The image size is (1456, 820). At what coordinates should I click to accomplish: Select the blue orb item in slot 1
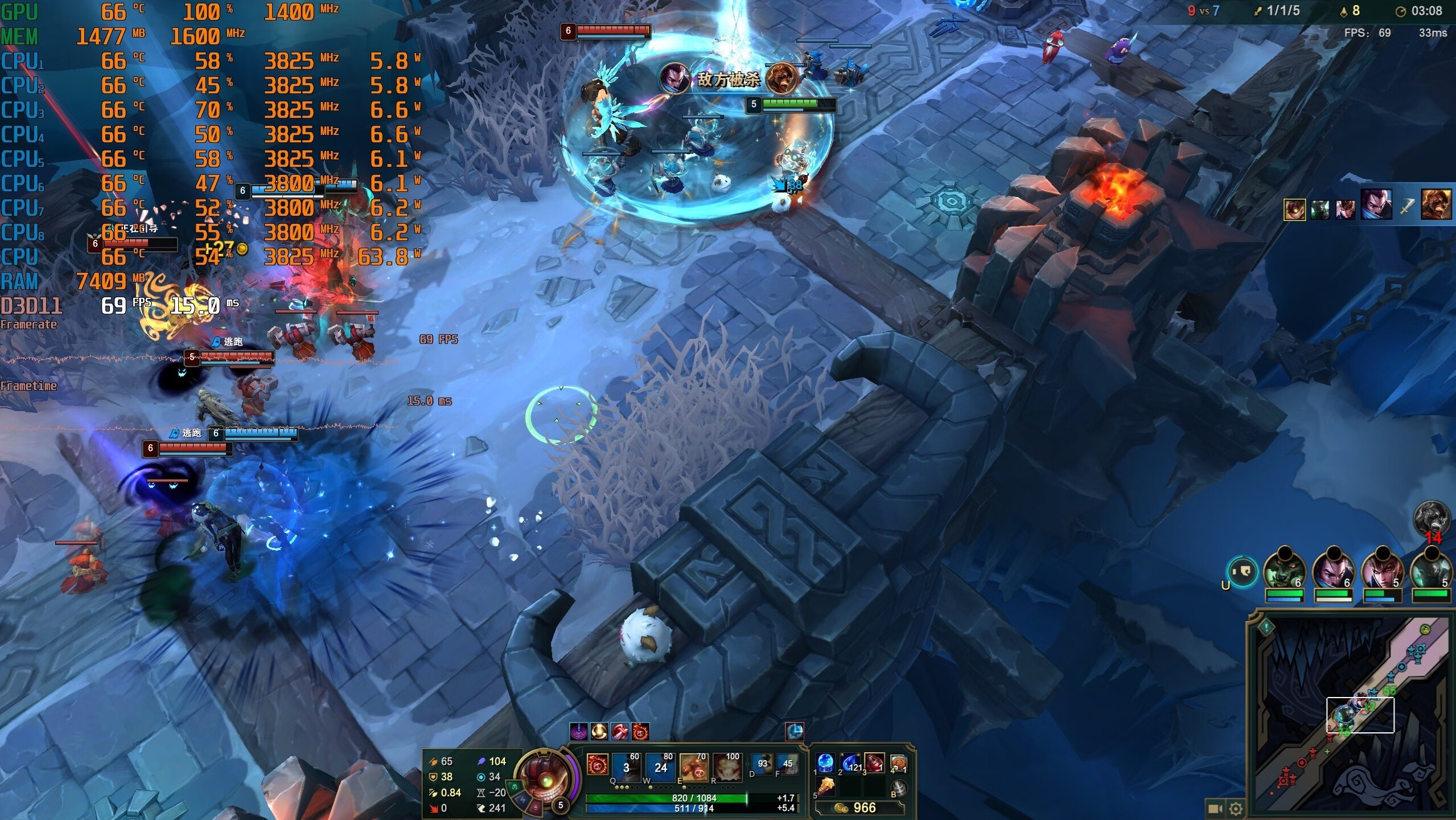click(x=825, y=763)
